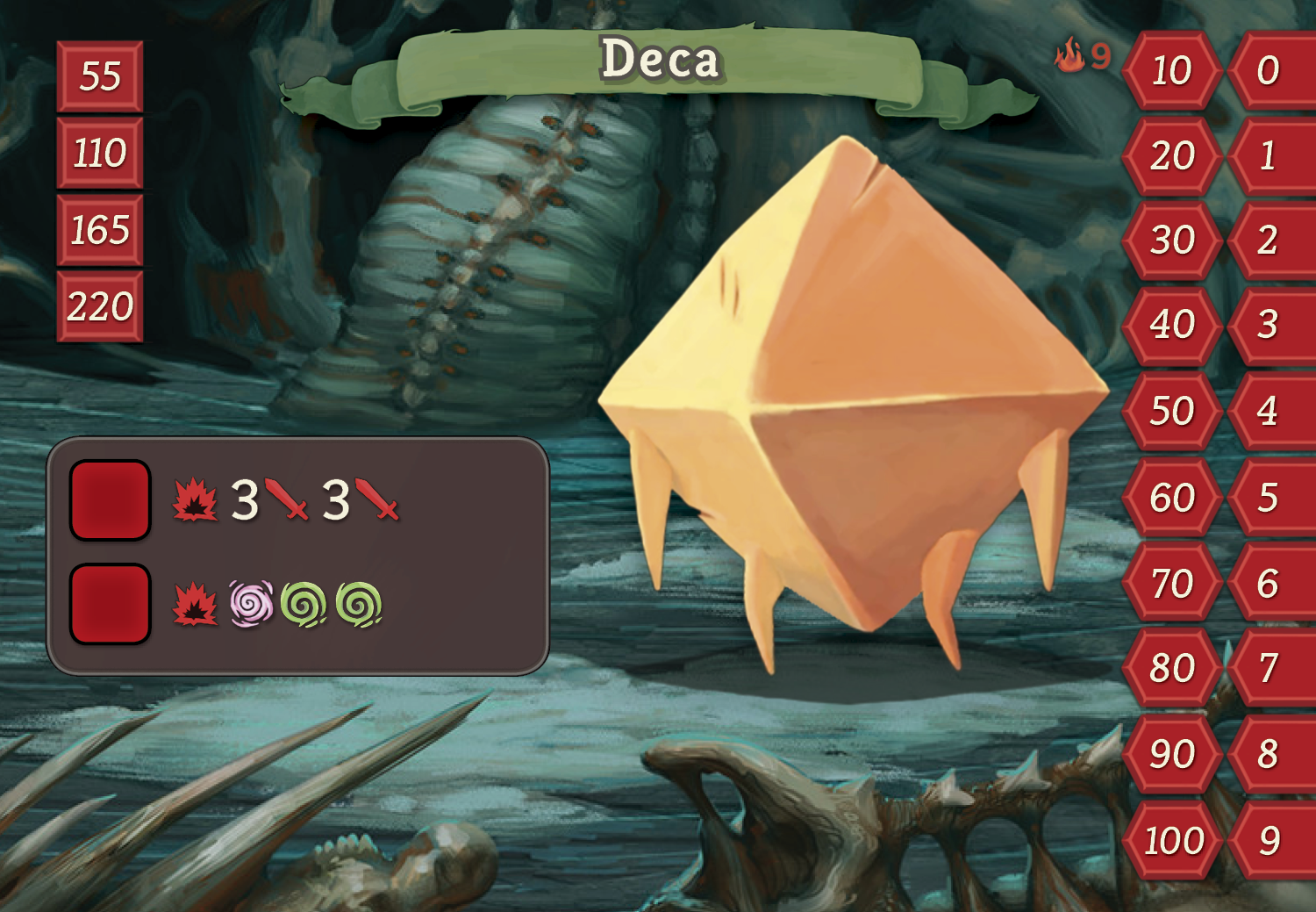Screen dimensions: 1316x912
Task: Select the 10 tens hexagon
Action: tap(1172, 70)
